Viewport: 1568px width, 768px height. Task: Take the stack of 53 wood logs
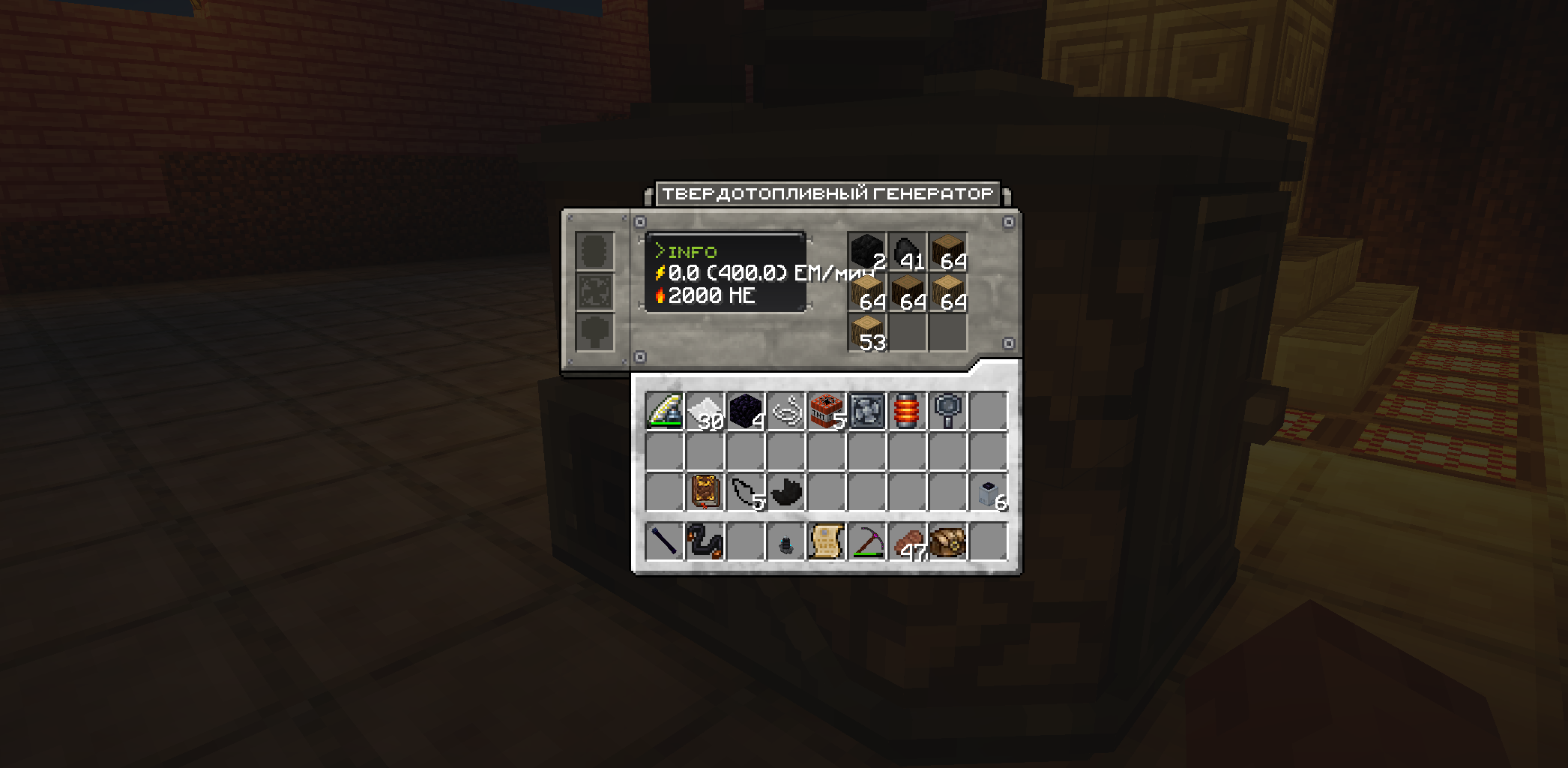(867, 332)
